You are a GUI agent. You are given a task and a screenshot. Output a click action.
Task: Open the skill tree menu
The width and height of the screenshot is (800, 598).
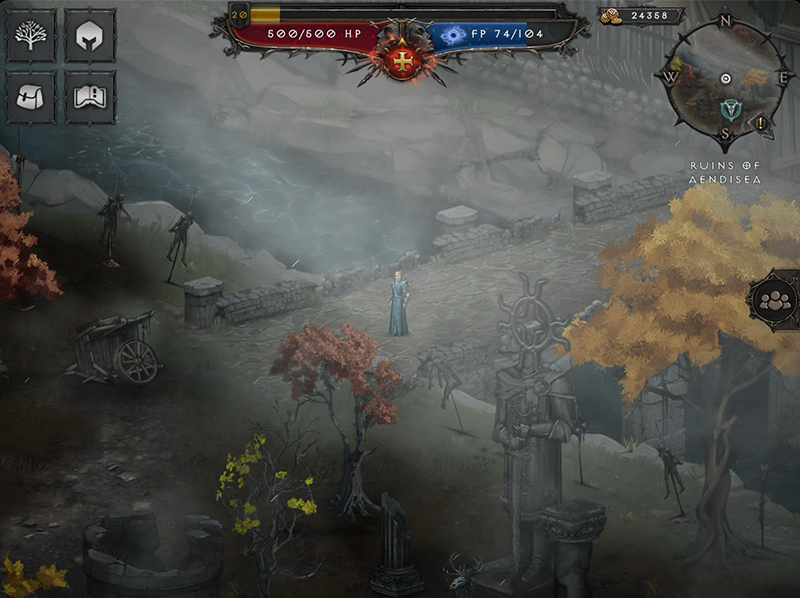[32, 37]
